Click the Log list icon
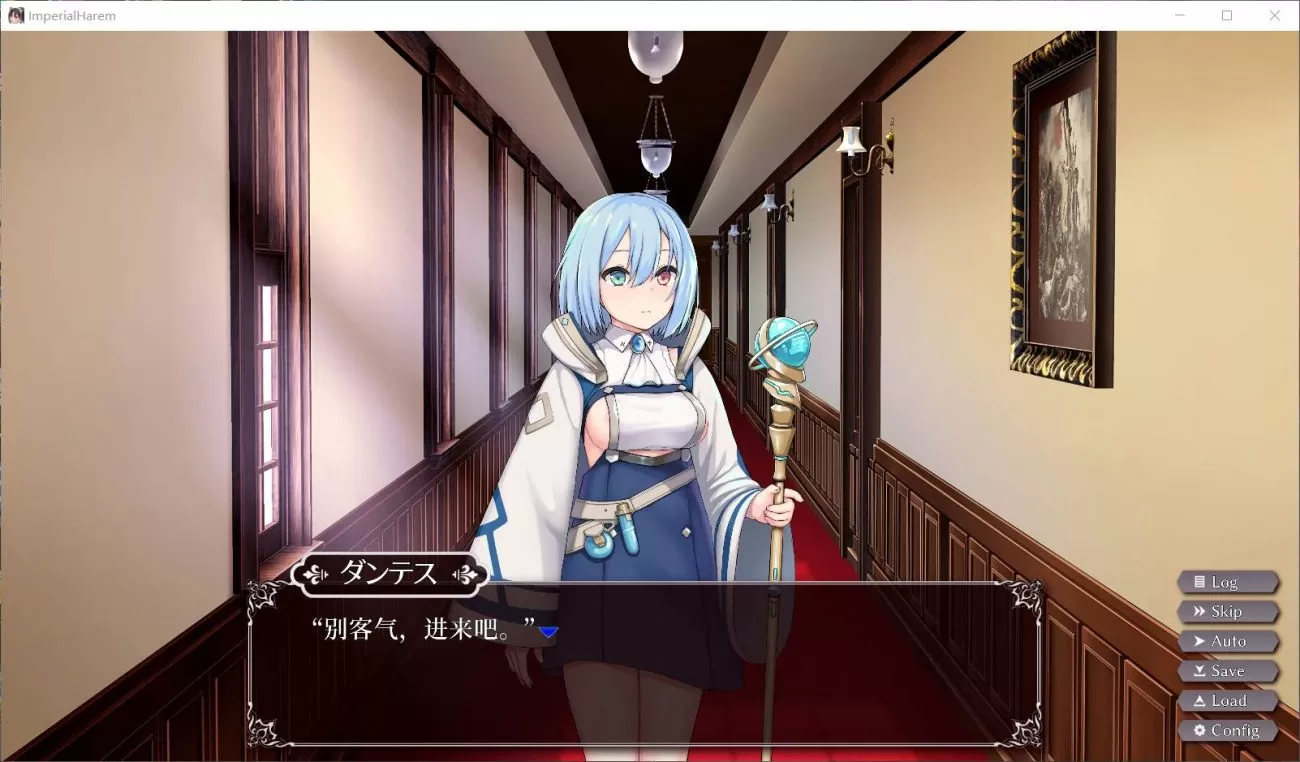The width and height of the screenshot is (1300, 762). tap(1200, 581)
